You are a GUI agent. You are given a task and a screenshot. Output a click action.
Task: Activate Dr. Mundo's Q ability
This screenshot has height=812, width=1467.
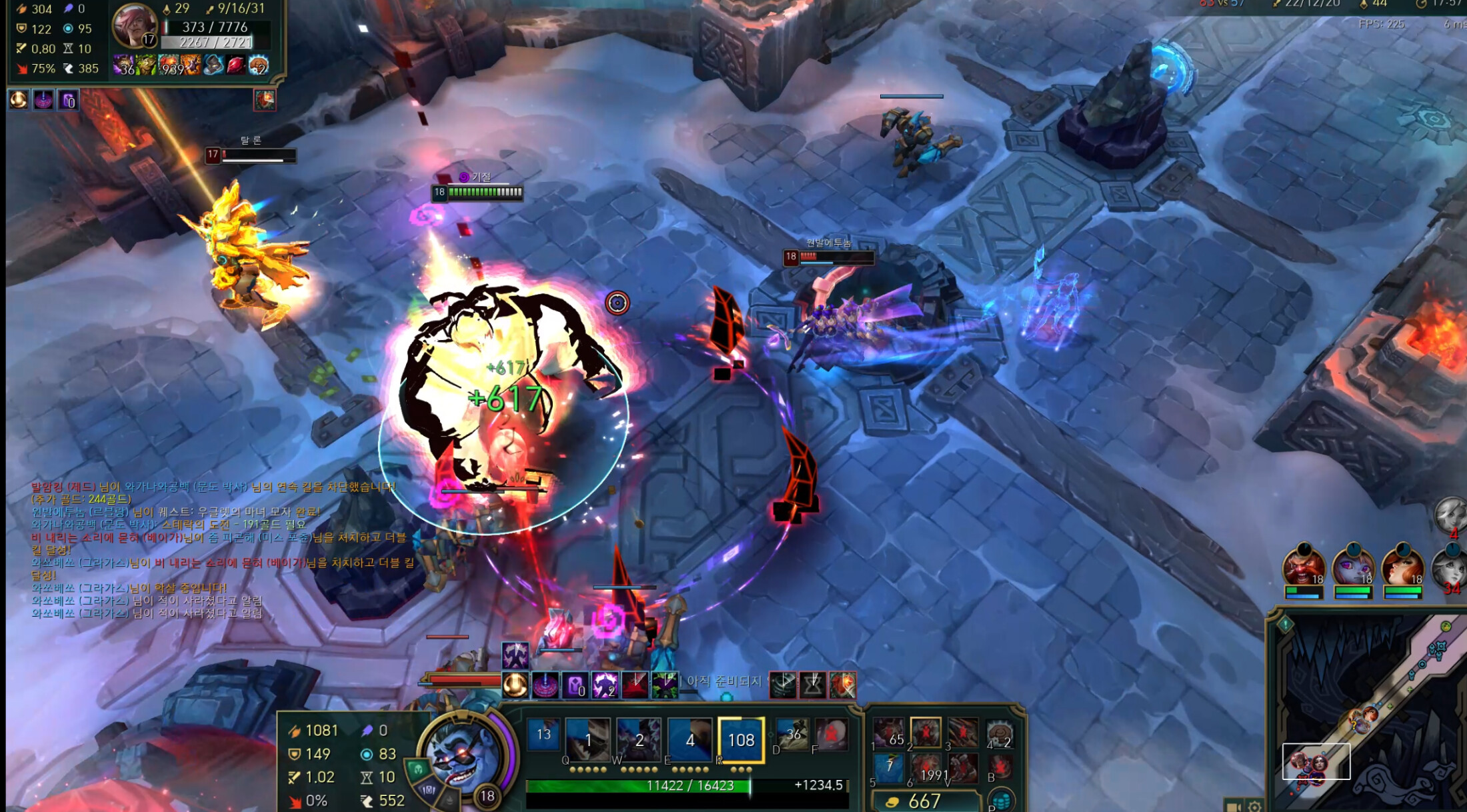pyautogui.click(x=587, y=739)
